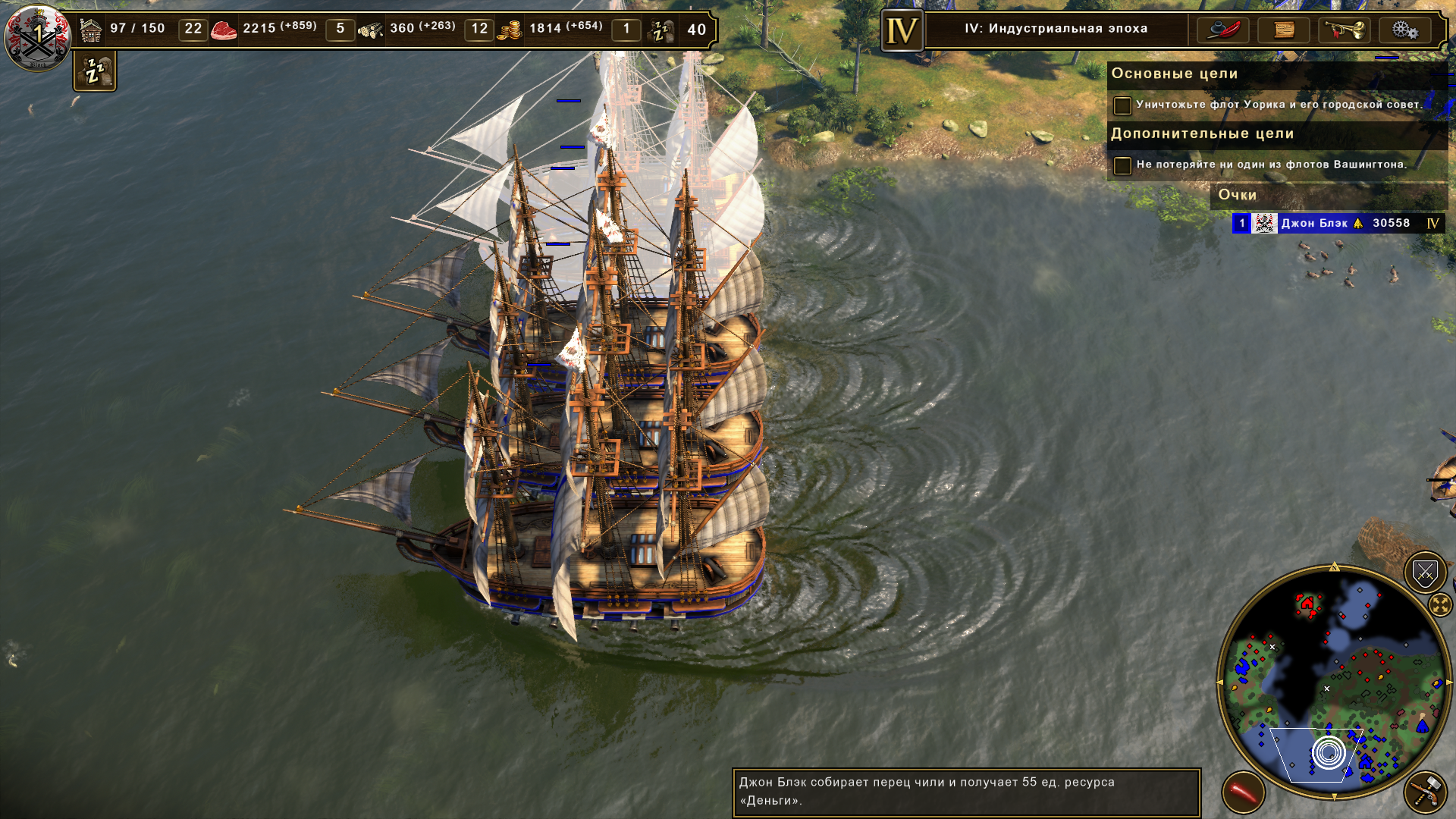Click the four-arrows expand minimap button
Image resolution: width=1456 pixels, height=819 pixels.
coord(1439,604)
